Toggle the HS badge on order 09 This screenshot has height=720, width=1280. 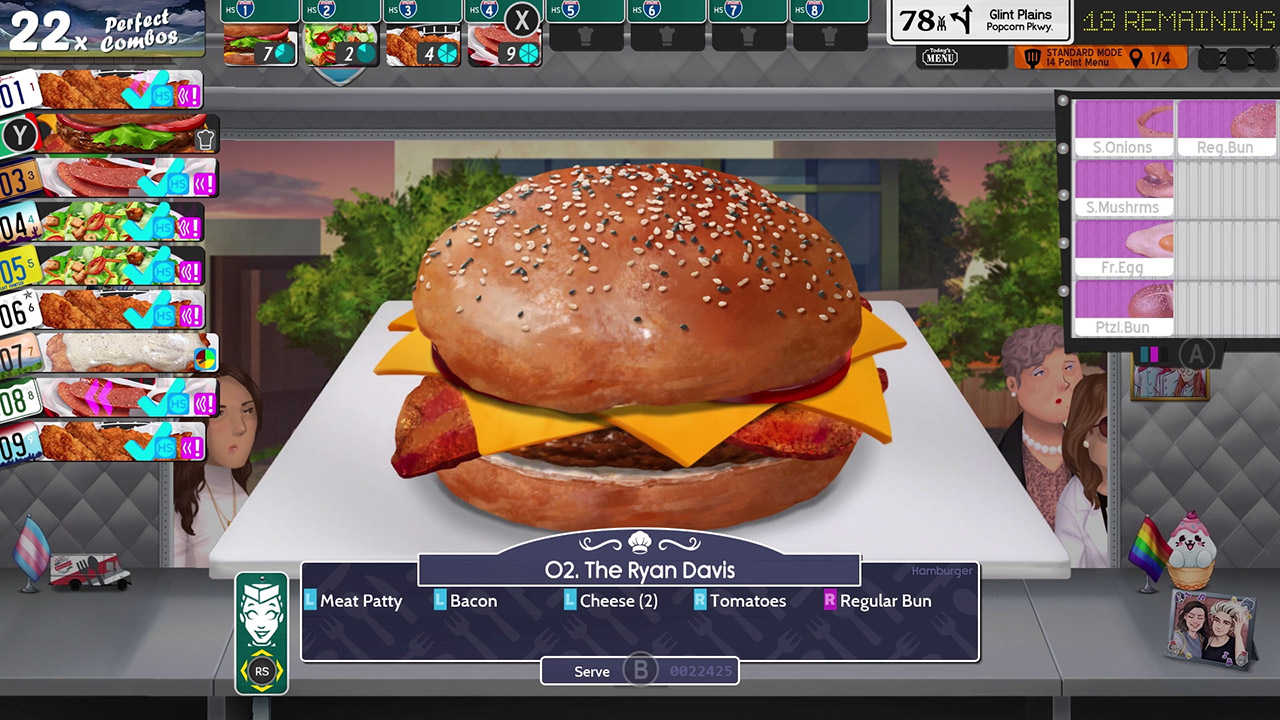(x=163, y=446)
